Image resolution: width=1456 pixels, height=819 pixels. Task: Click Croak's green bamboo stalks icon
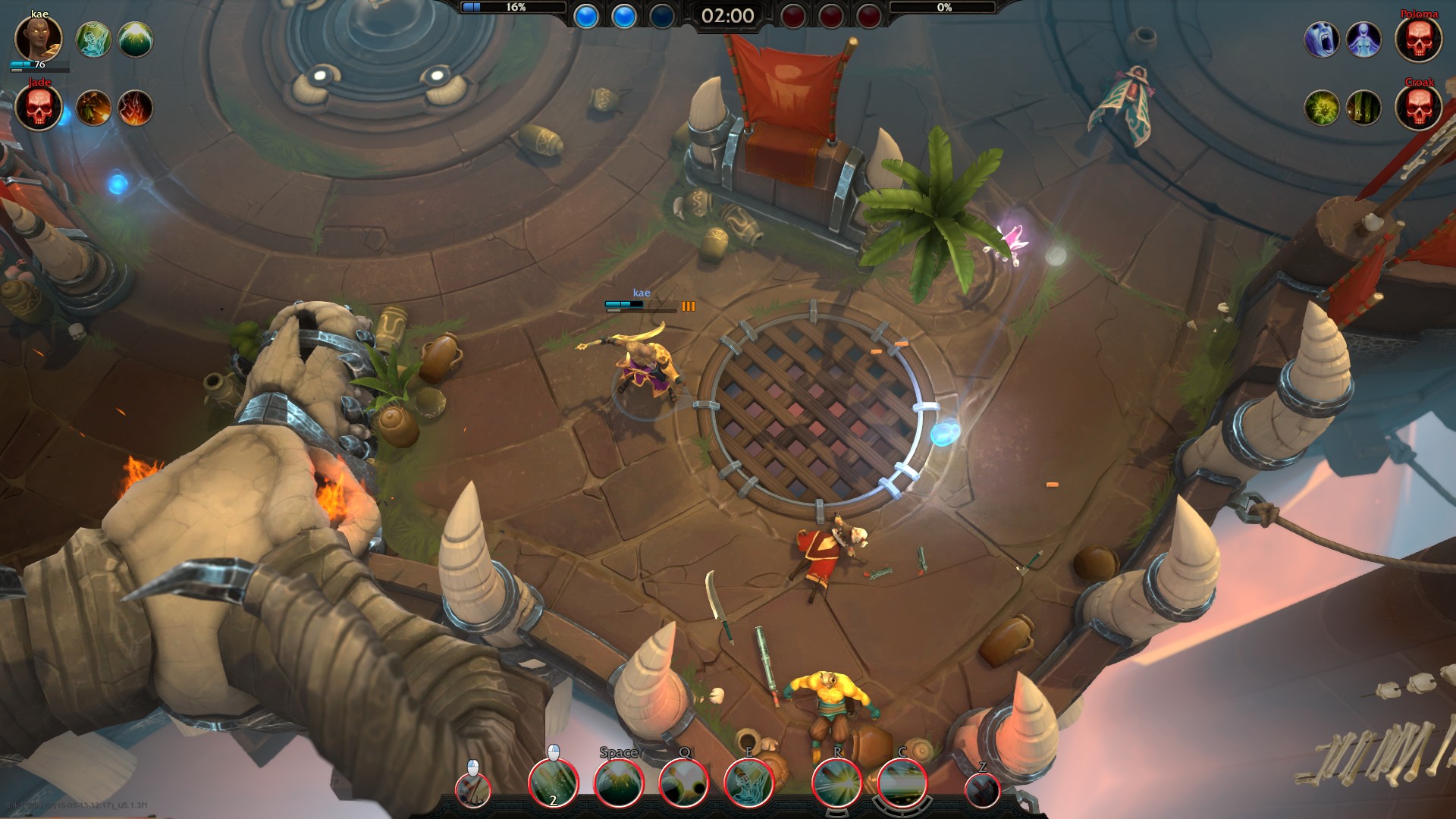pyautogui.click(x=1363, y=108)
